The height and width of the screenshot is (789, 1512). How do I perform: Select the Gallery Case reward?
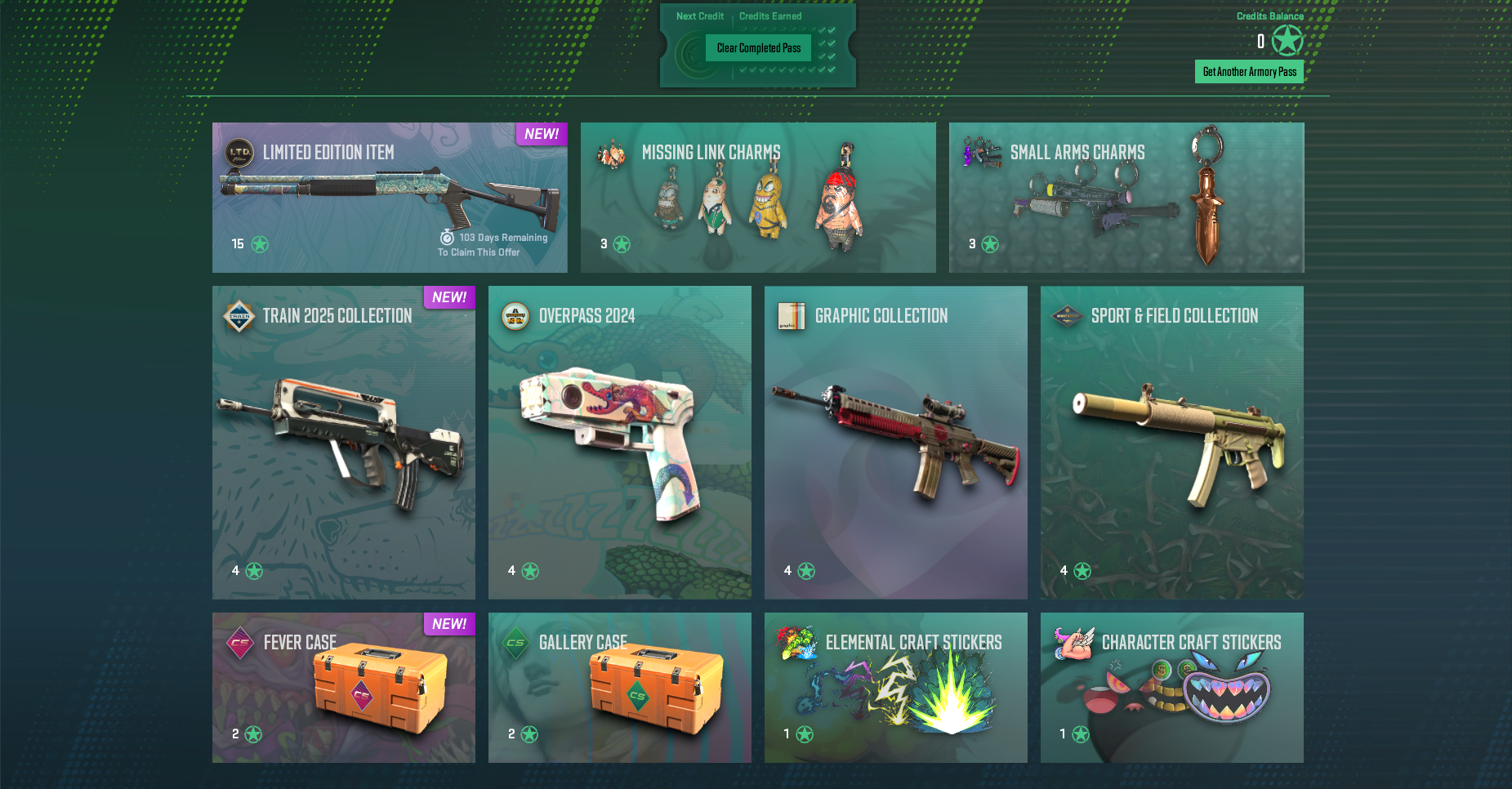[x=620, y=688]
